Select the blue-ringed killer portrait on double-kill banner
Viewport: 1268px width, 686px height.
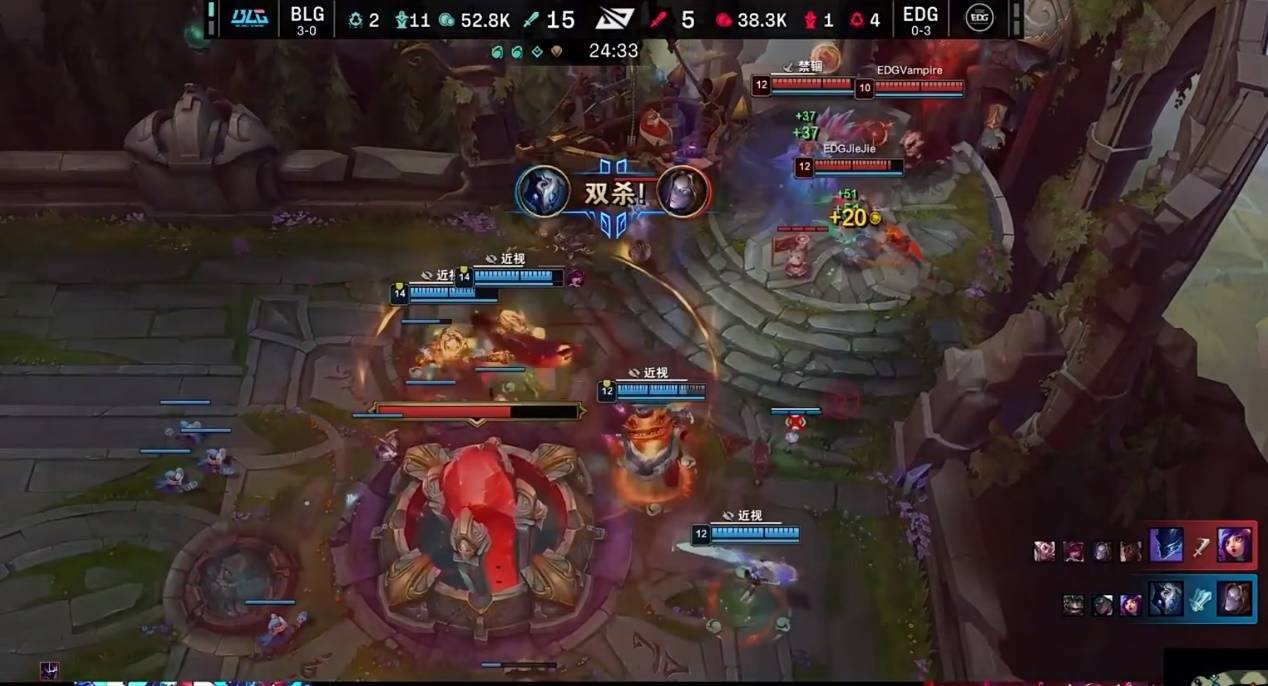pos(543,191)
